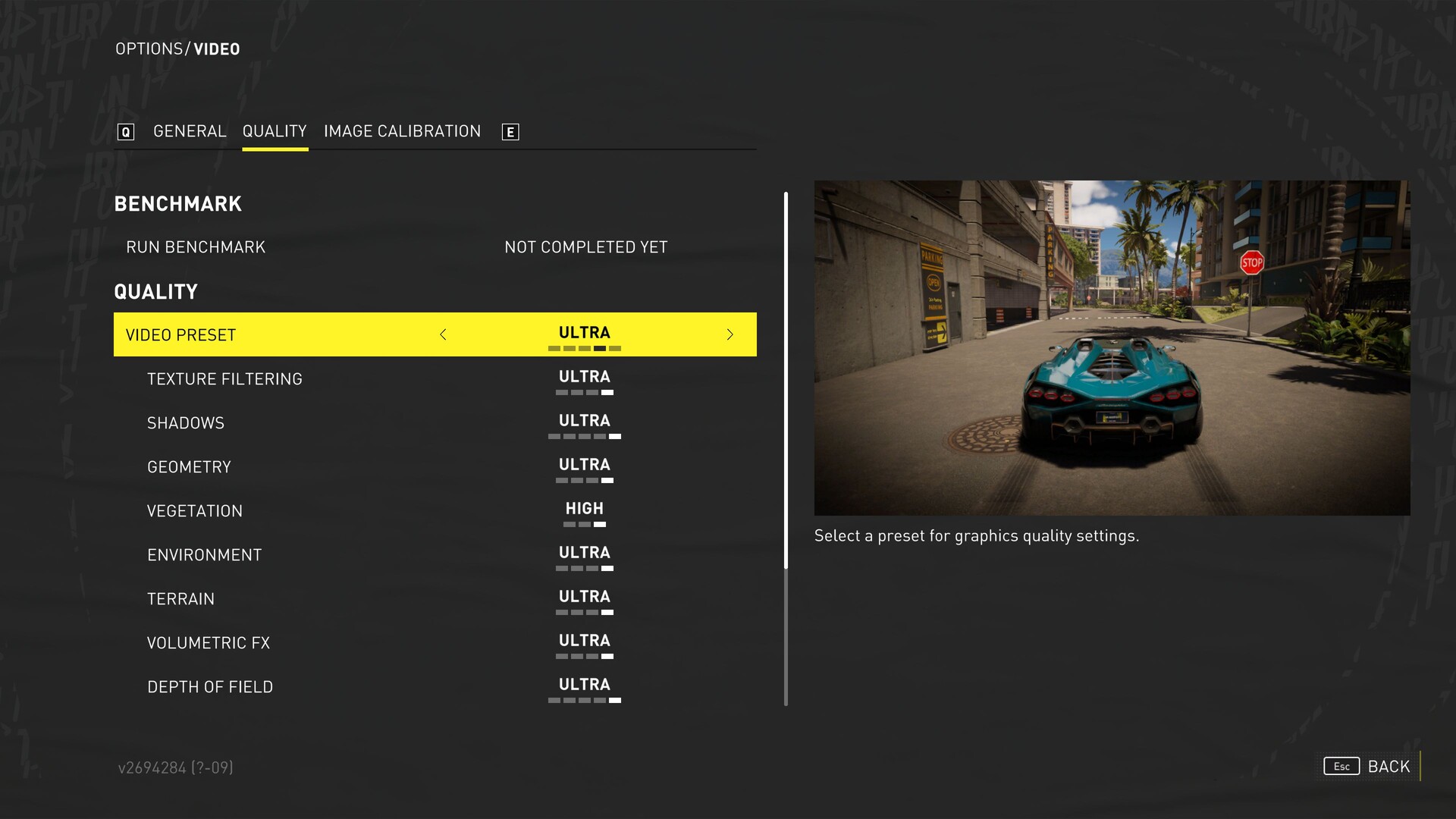Choose the Shadows quality row
The height and width of the screenshot is (819, 1456).
tap(186, 423)
